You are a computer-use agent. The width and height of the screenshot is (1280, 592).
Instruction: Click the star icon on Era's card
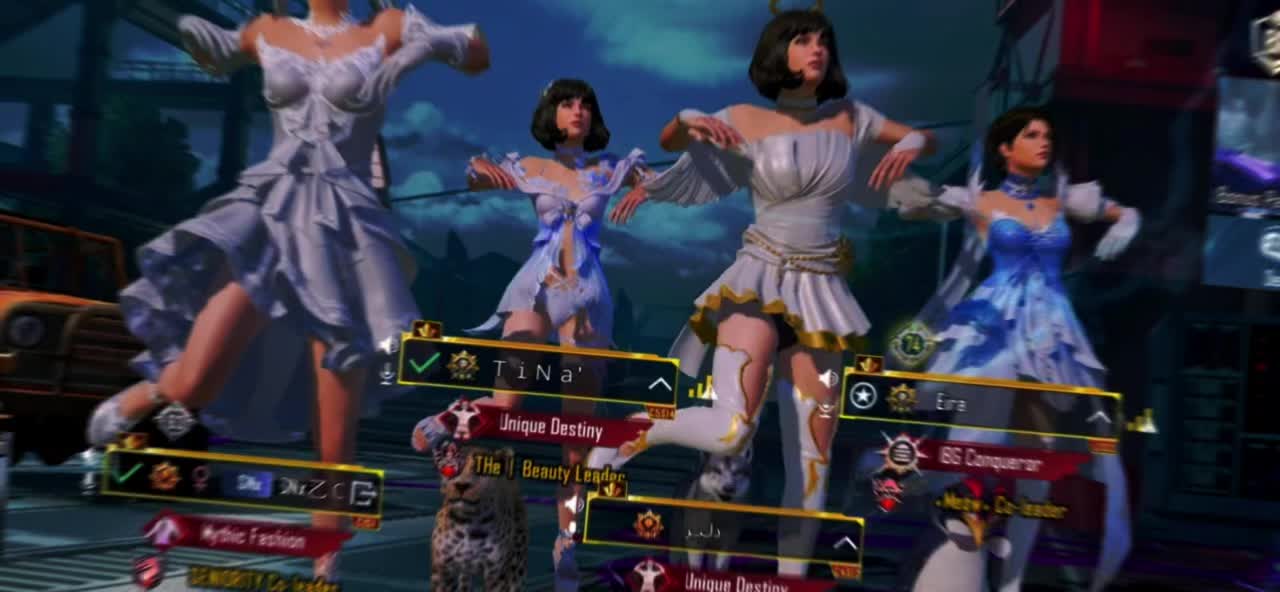tap(863, 397)
